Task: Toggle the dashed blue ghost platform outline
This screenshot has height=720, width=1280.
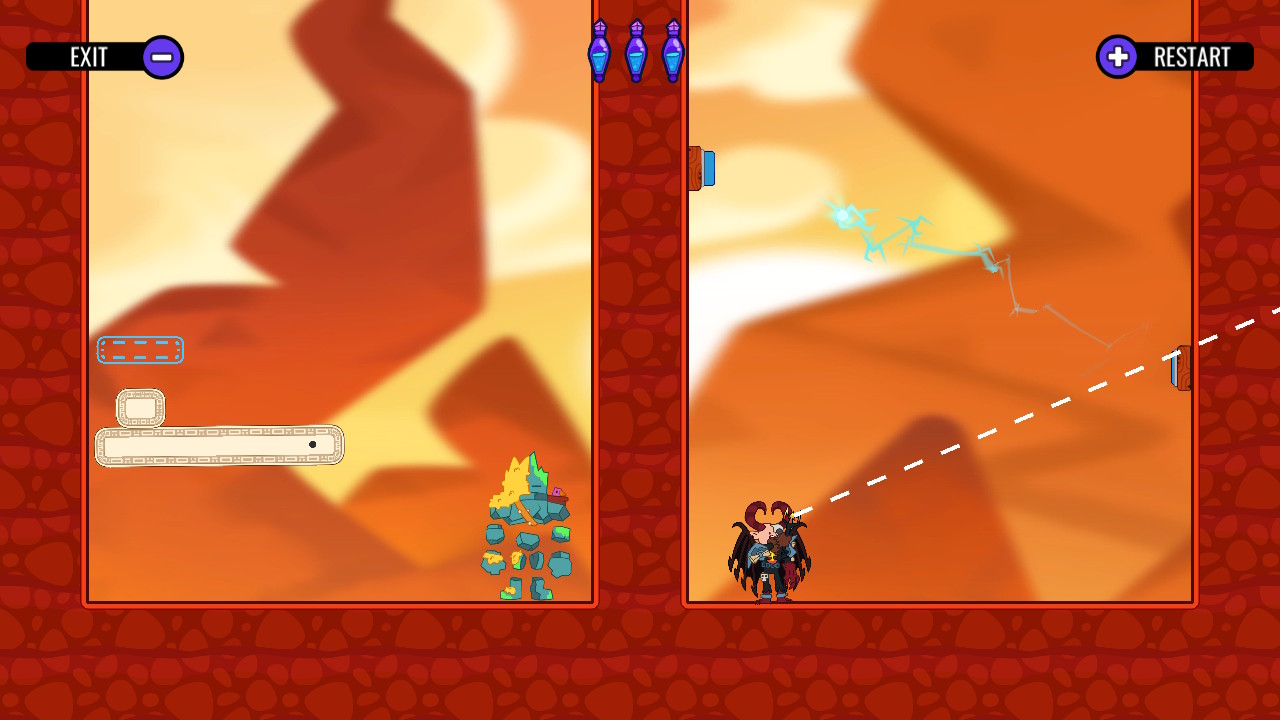Action: point(140,350)
